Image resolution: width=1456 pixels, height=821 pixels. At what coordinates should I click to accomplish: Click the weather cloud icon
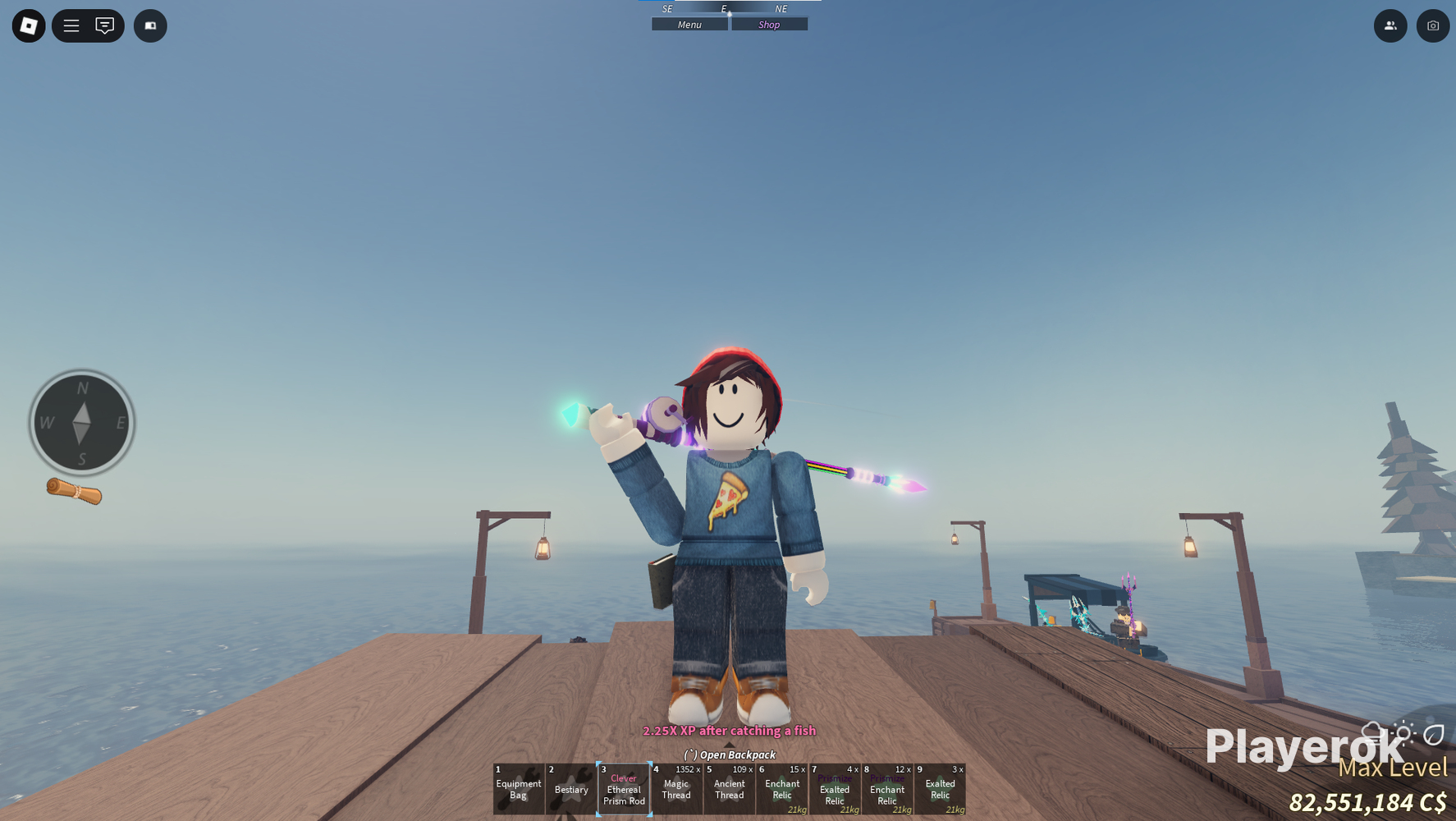click(x=1371, y=731)
